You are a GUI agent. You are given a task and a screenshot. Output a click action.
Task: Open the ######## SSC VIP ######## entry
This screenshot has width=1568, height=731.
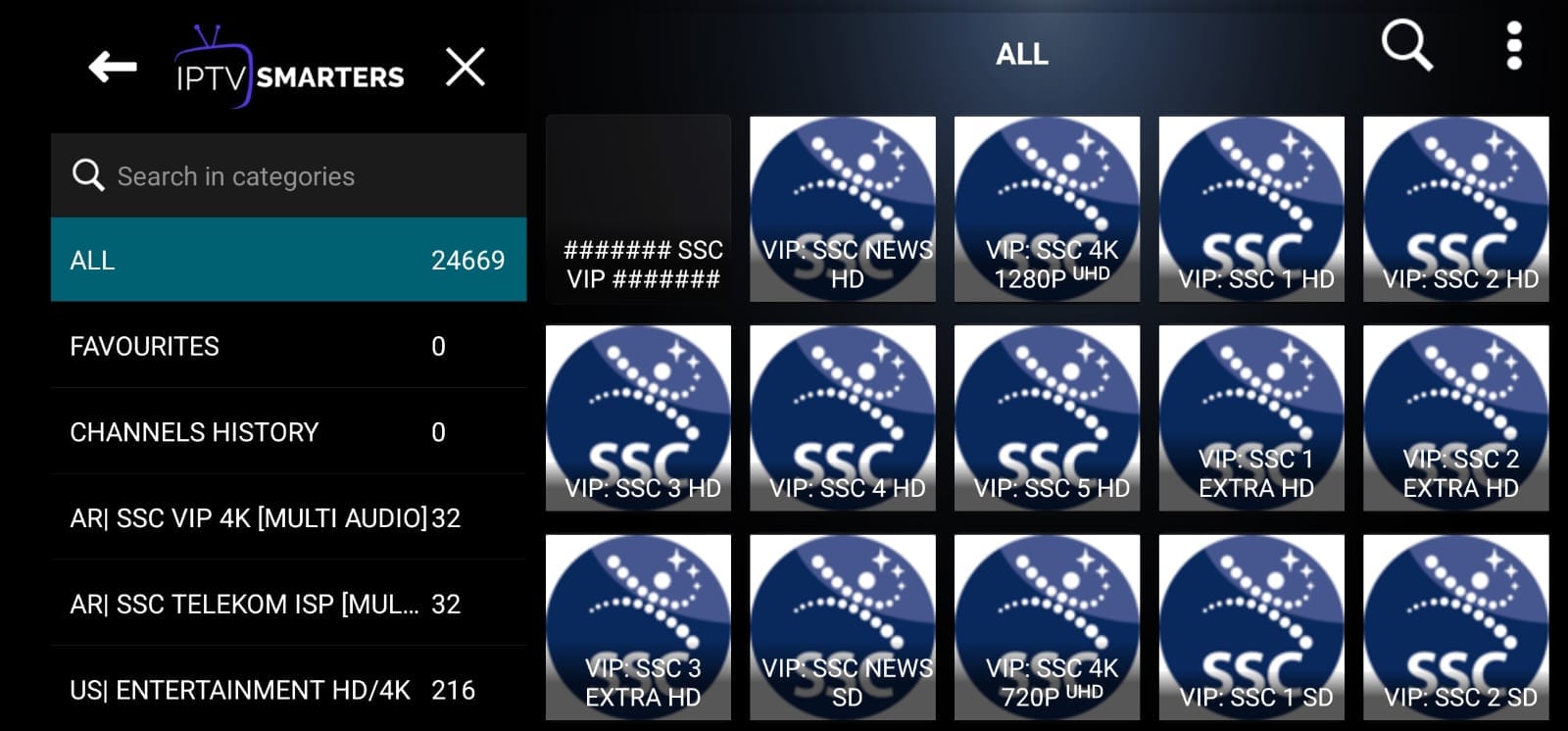coord(639,210)
